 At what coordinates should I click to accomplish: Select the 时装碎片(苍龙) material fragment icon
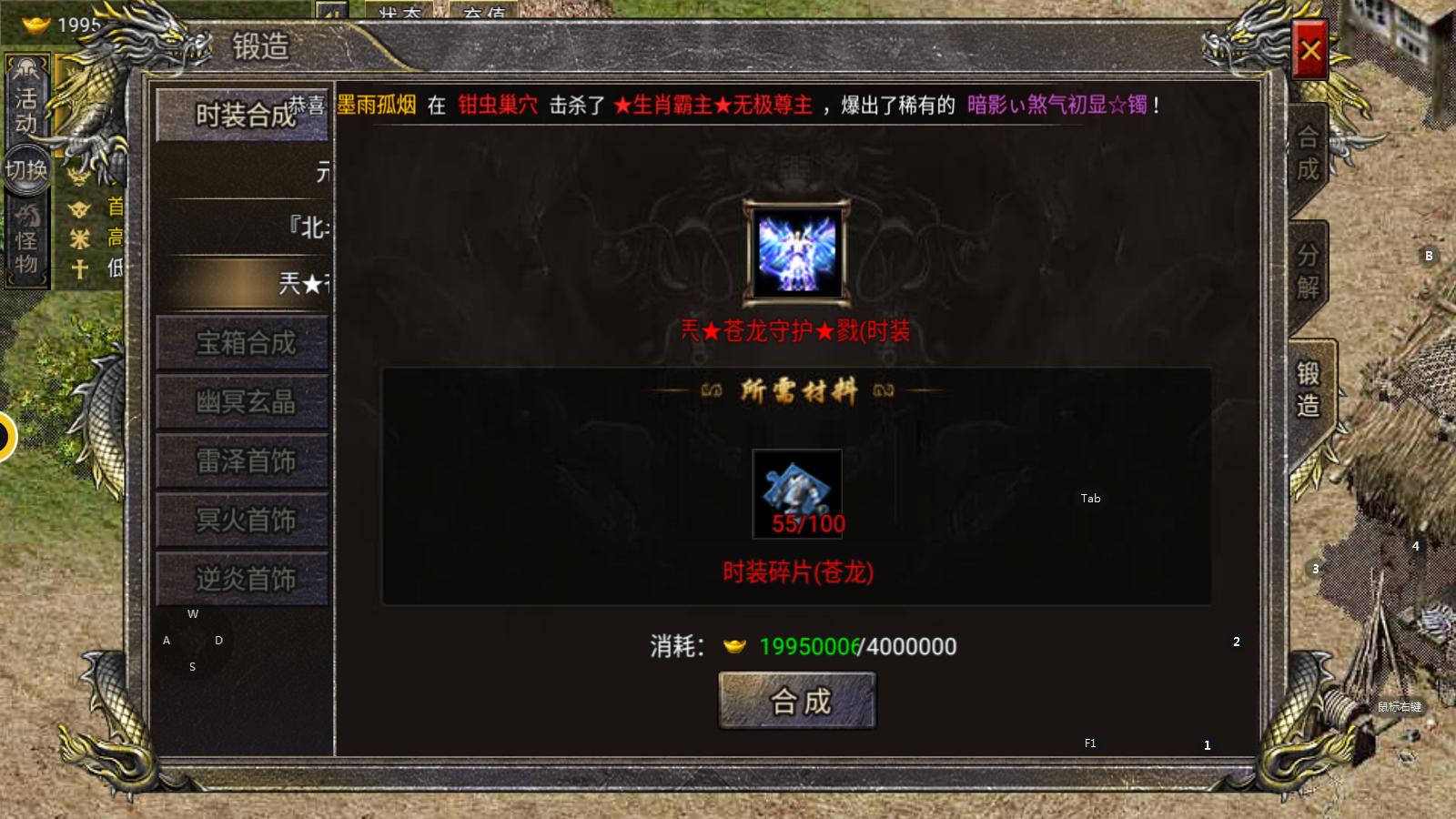pos(795,491)
